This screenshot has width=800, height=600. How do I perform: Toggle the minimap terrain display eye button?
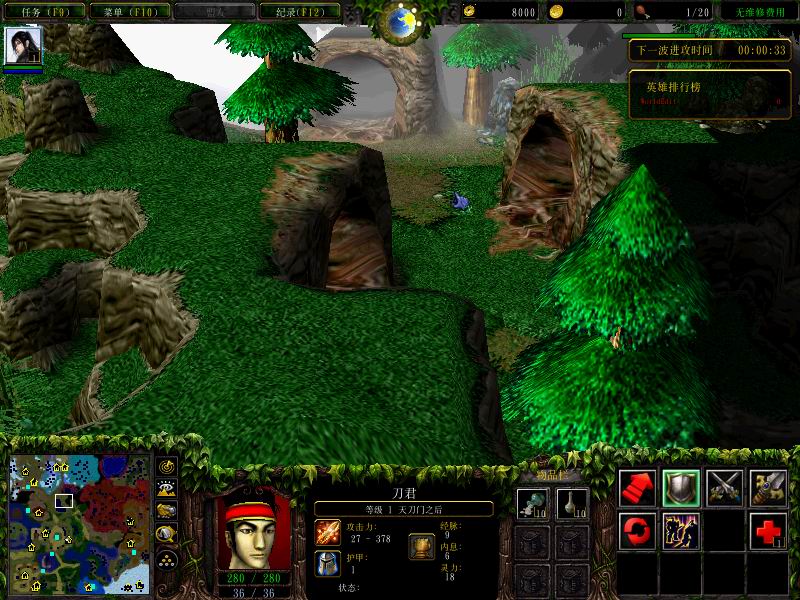166,488
